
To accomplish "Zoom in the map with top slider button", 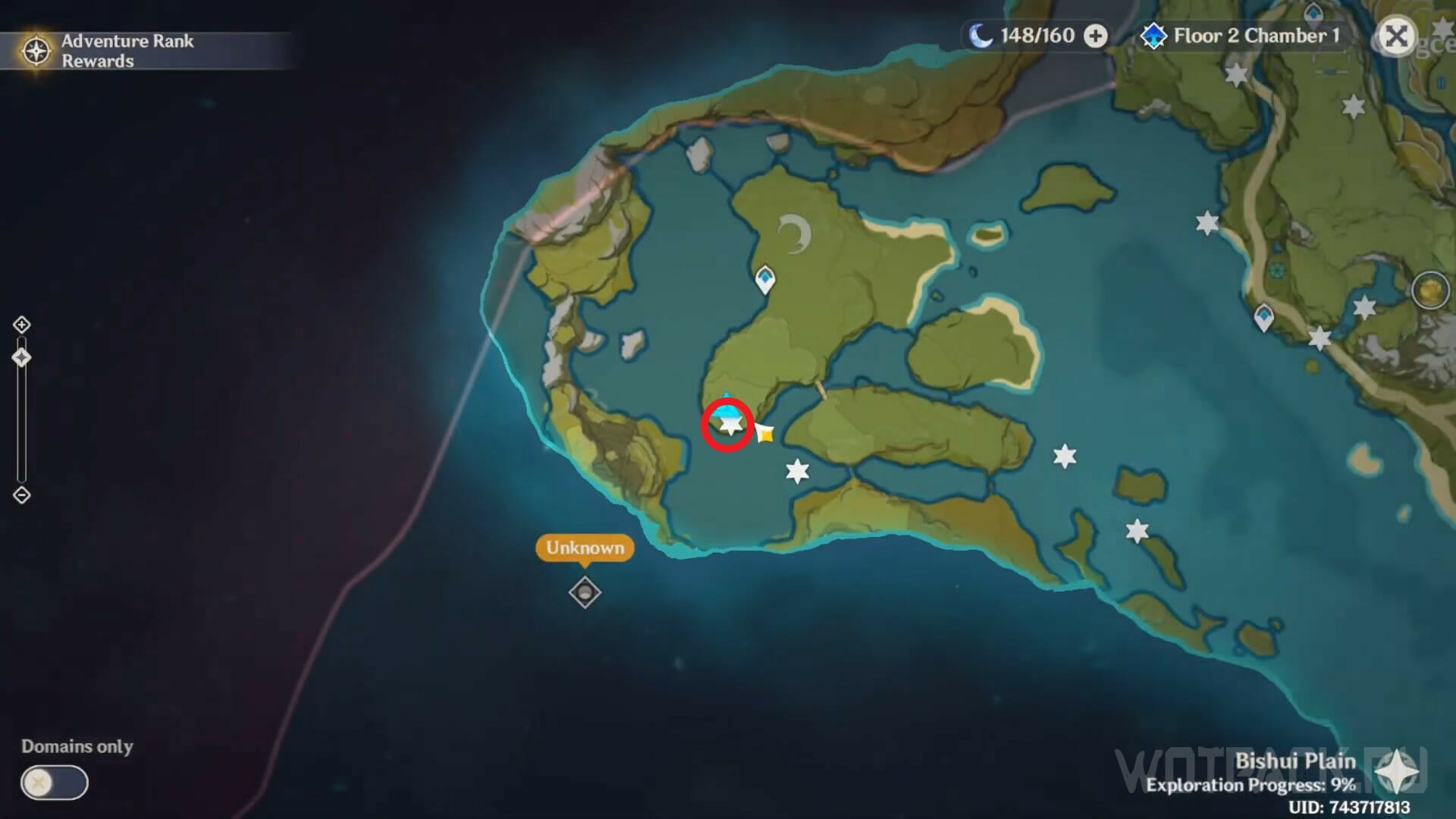I will click(21, 325).
